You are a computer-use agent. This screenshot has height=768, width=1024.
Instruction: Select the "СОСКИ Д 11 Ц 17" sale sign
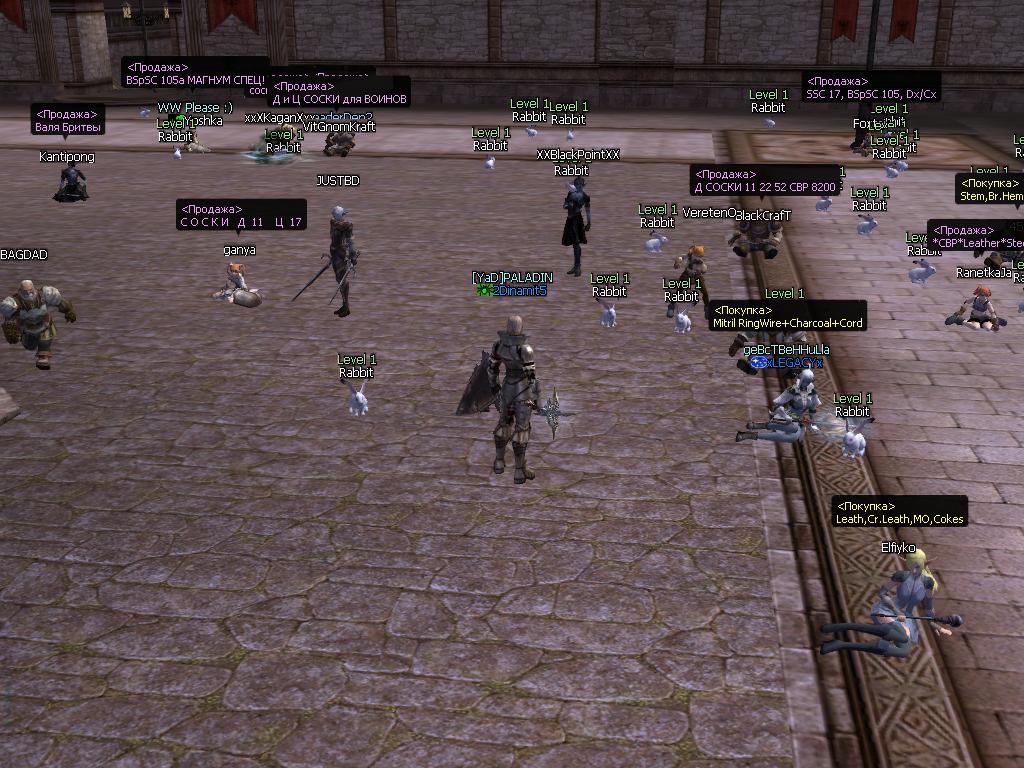pyautogui.click(x=241, y=216)
